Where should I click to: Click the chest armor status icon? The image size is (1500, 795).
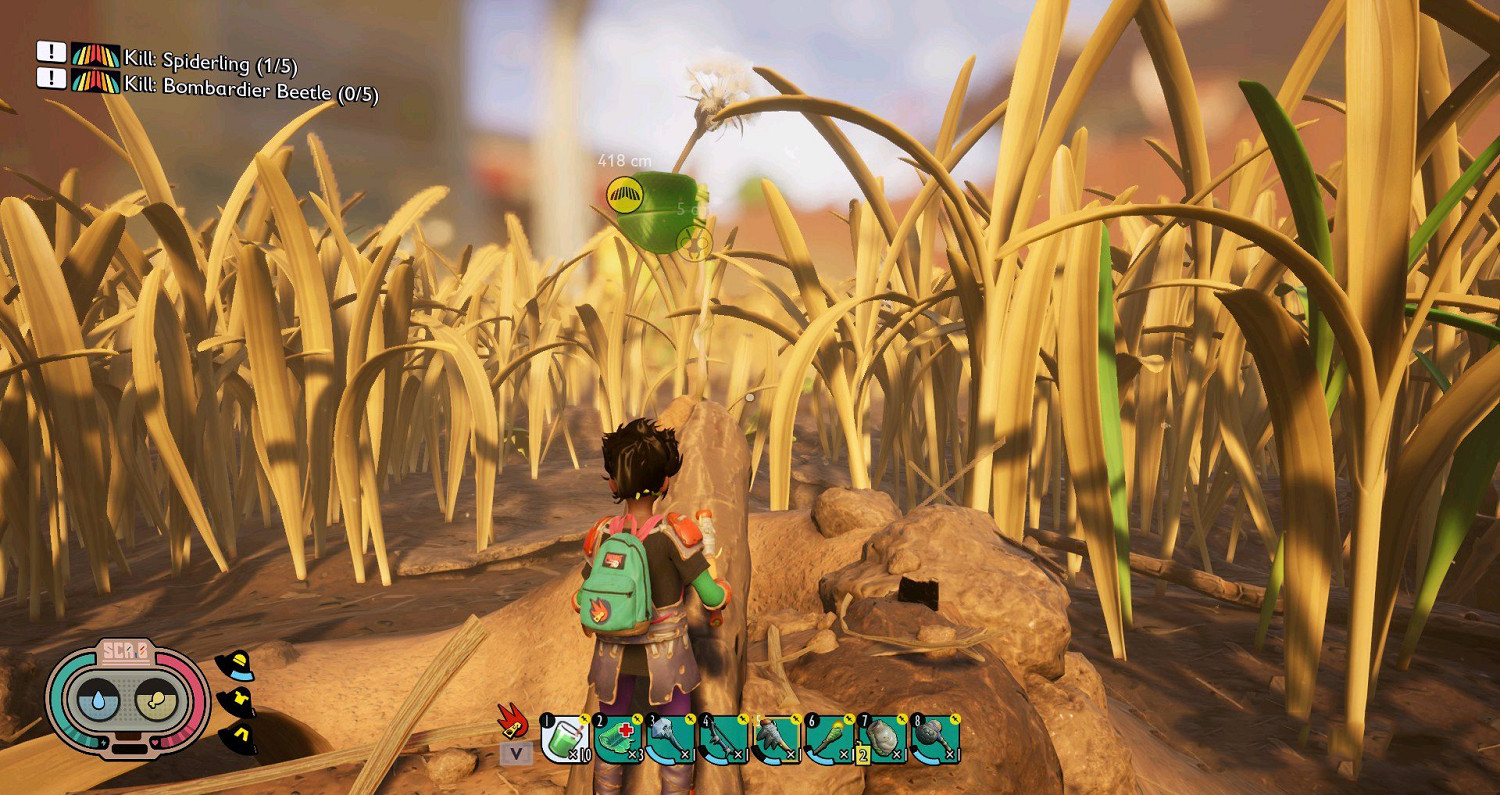coord(236,703)
